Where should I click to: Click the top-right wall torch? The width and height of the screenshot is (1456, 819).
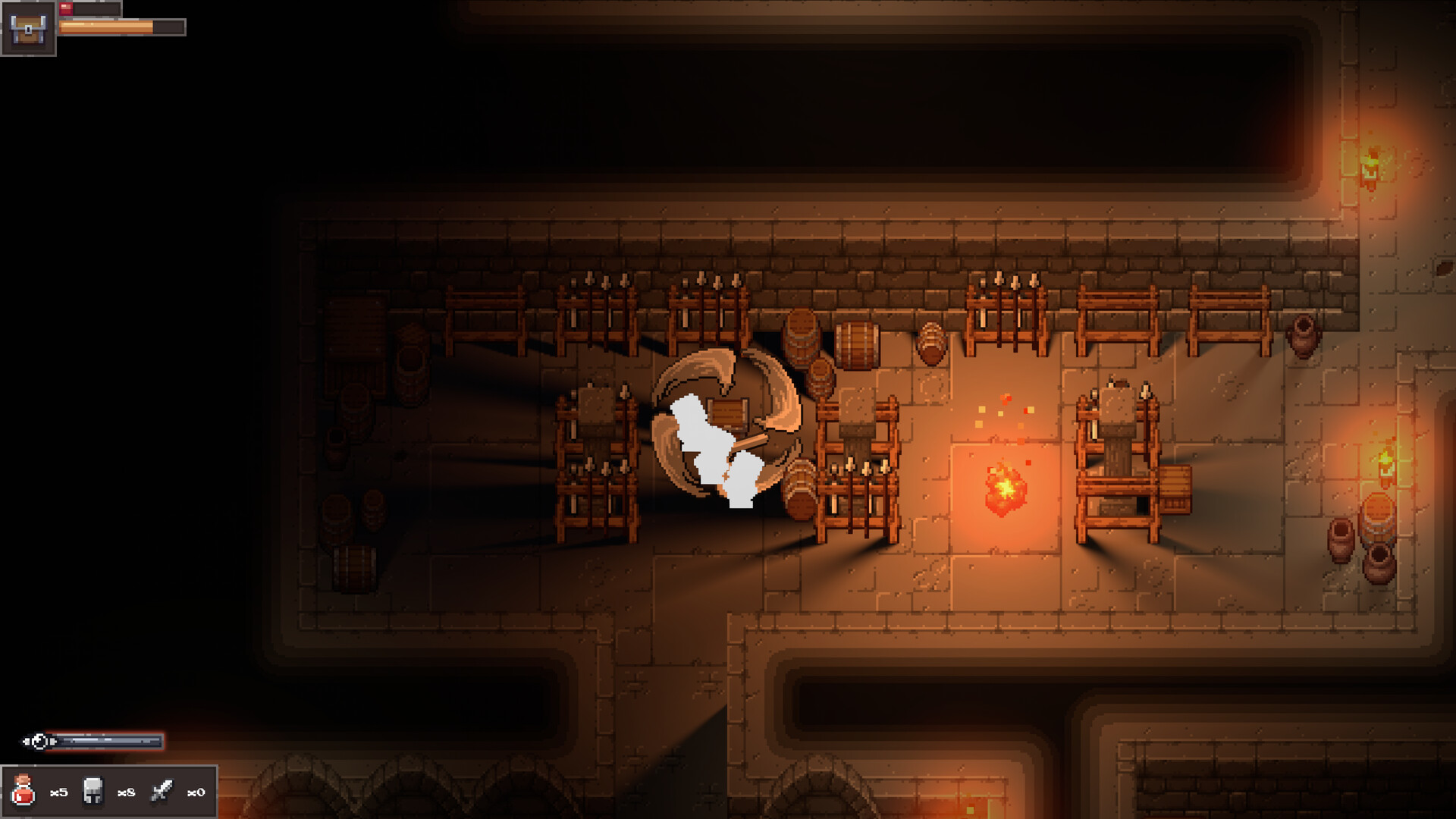1371,168
